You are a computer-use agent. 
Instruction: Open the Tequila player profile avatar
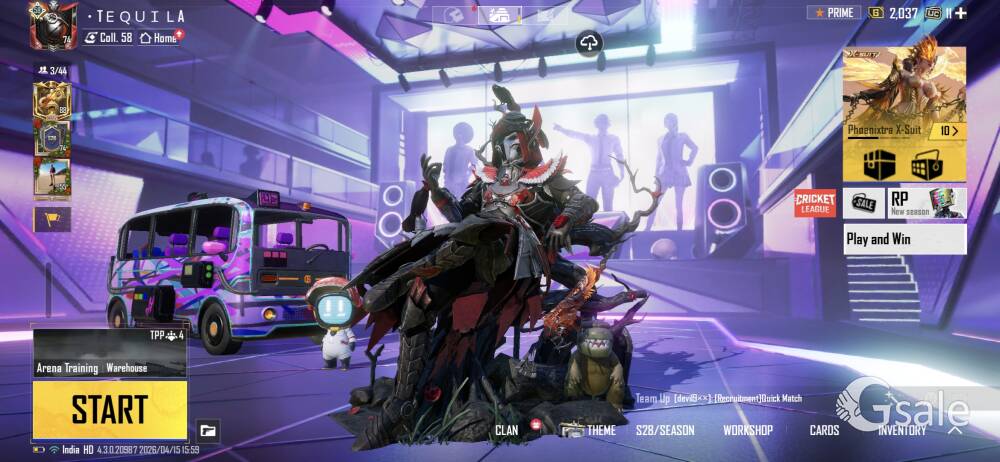click(53, 25)
